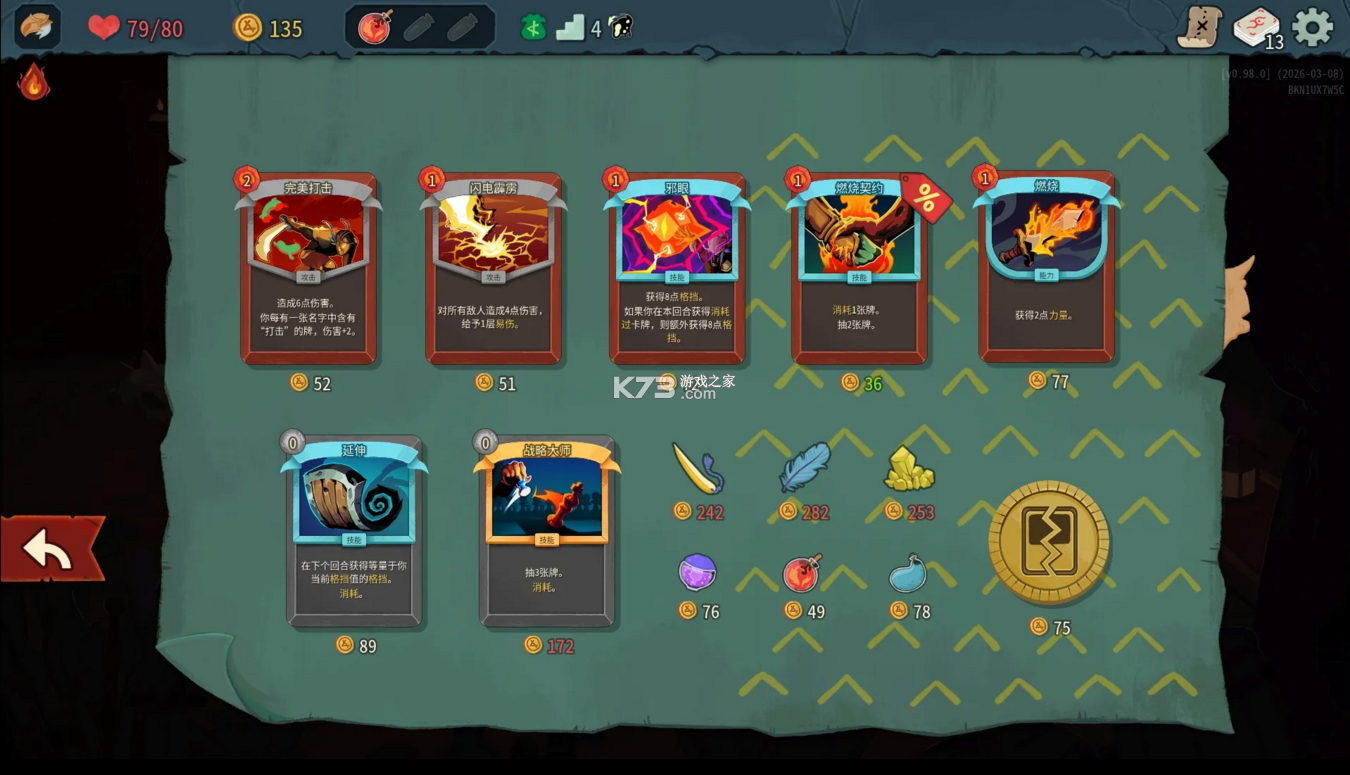This screenshot has width=1350, height=775.
Task: Purchase the 燃烧 power card
Action: click(x=1046, y=266)
